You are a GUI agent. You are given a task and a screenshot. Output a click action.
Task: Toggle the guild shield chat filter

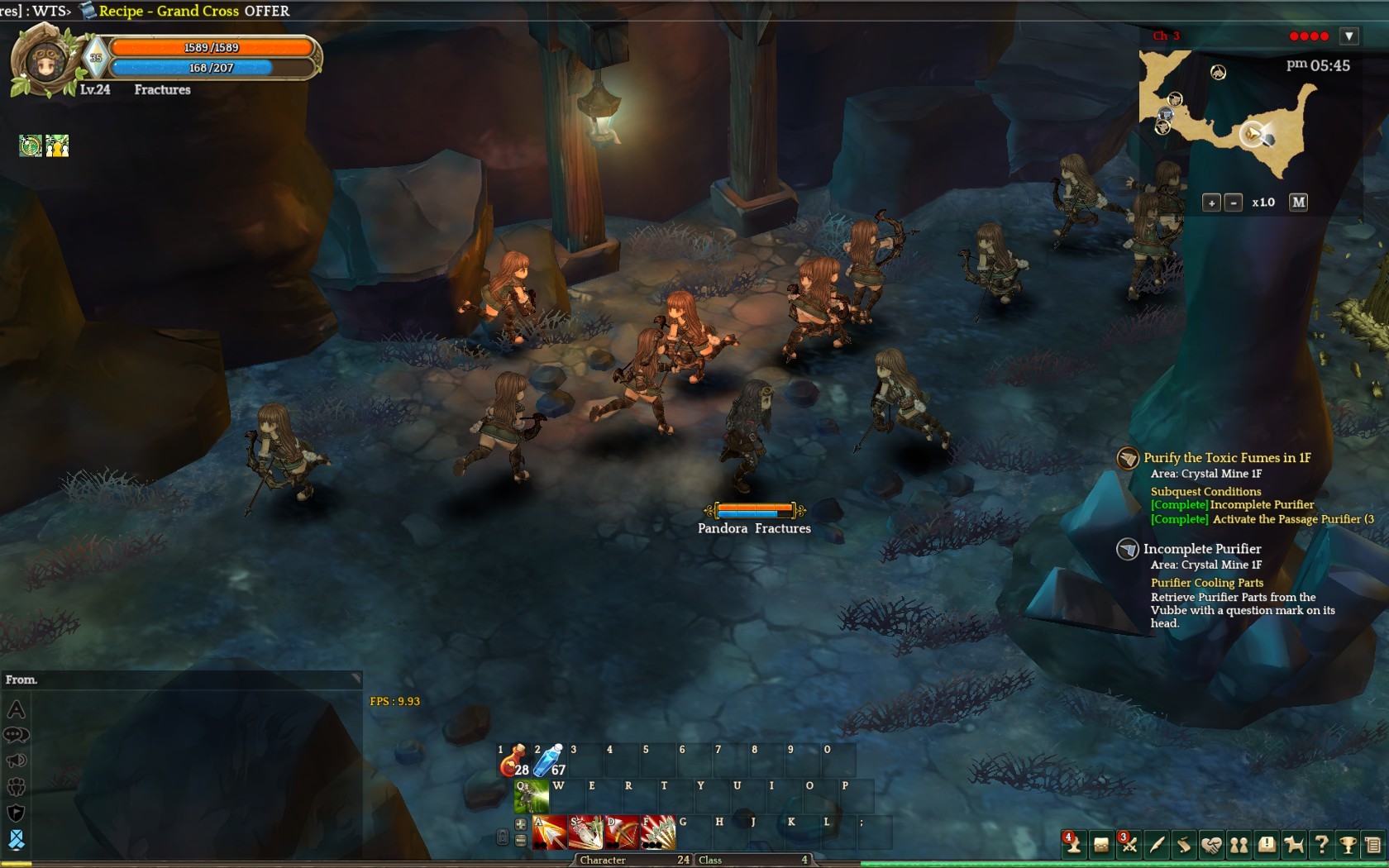click(17, 813)
